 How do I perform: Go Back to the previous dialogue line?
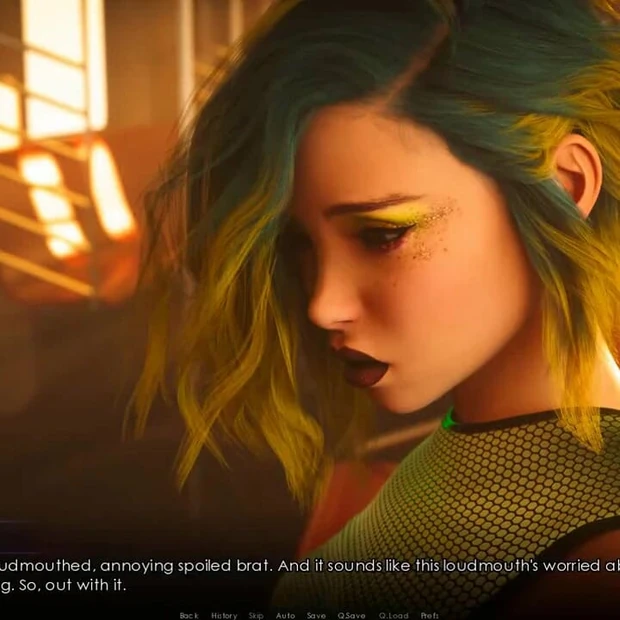(188, 615)
